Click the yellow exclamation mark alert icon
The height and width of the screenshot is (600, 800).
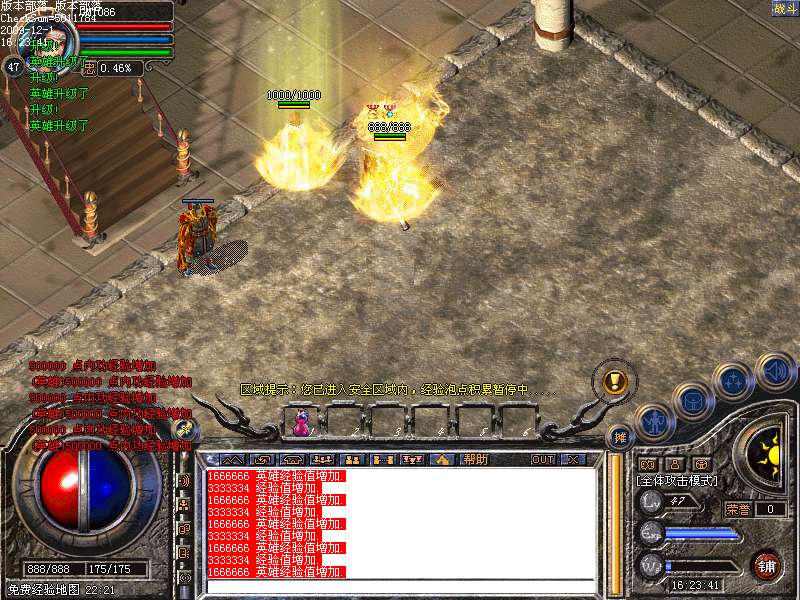point(614,381)
